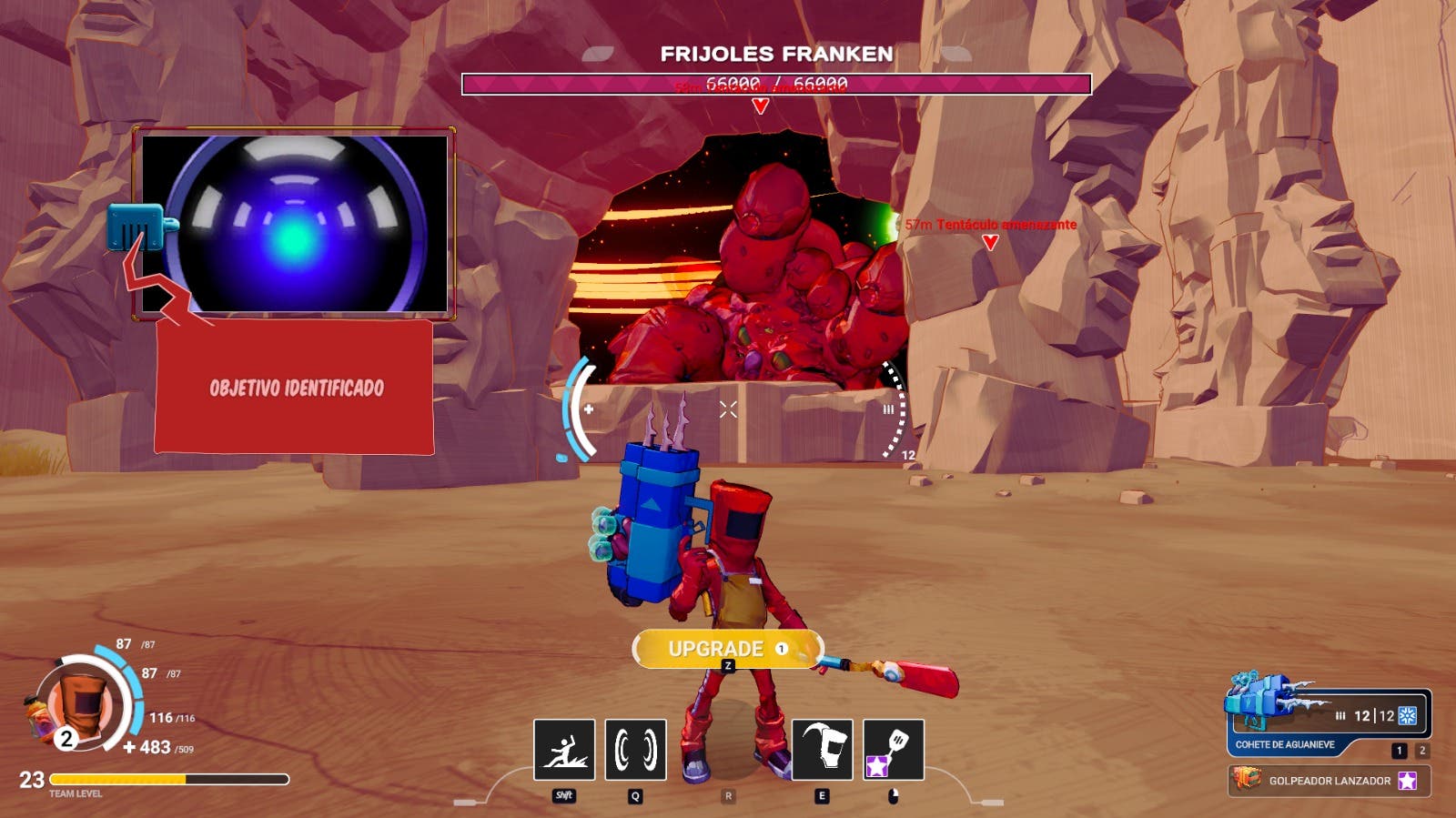Use the shockwave pulse ability icon
Screen dimensions: 1456x818
pos(635,750)
